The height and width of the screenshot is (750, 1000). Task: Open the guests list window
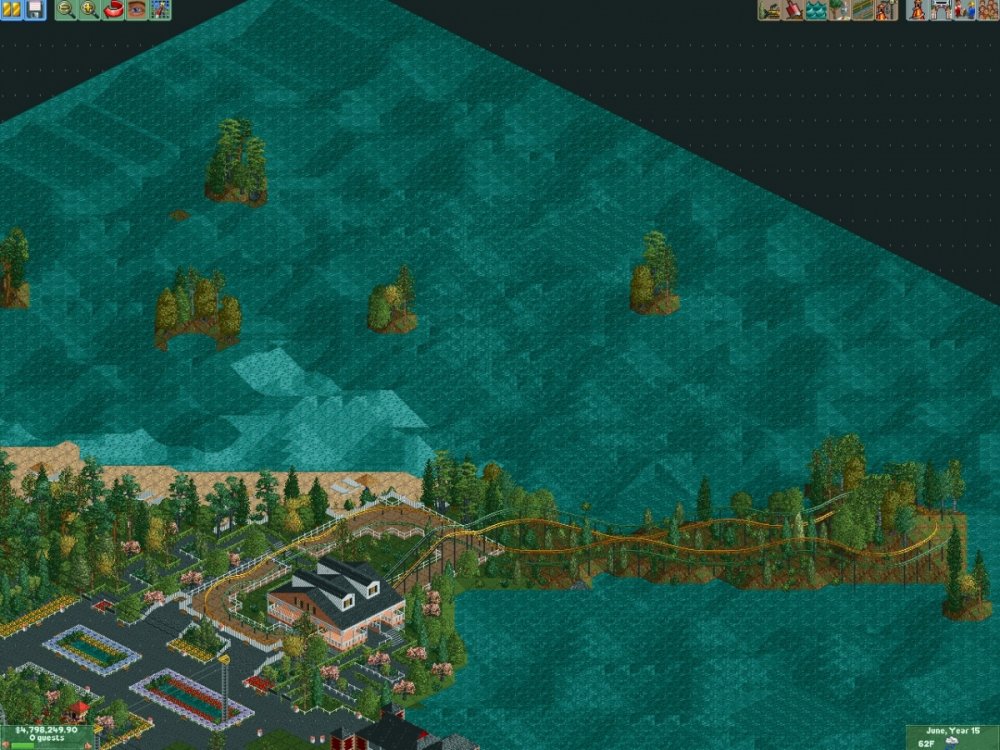point(986,10)
